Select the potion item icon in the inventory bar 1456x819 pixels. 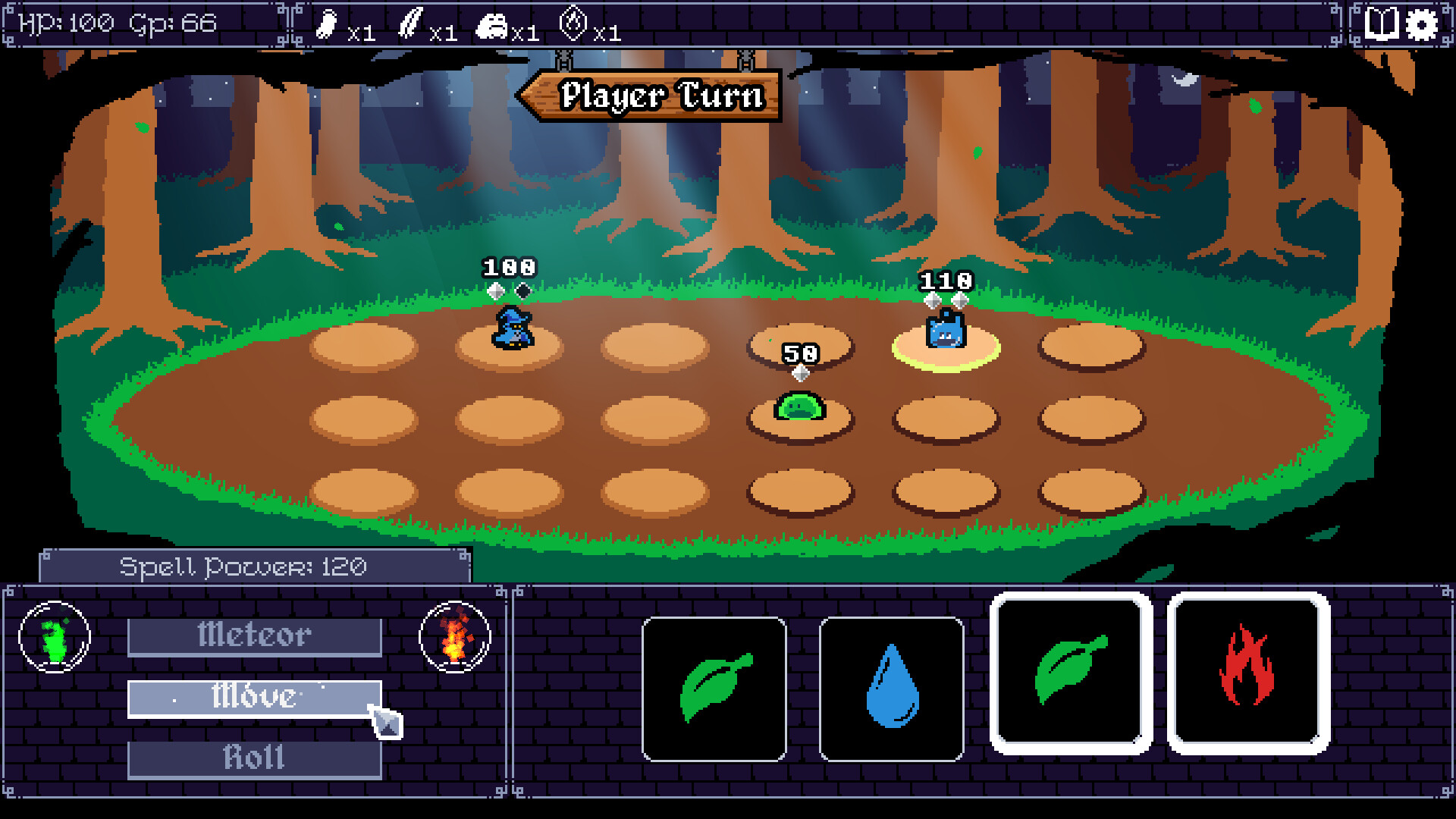pyautogui.click(x=326, y=25)
